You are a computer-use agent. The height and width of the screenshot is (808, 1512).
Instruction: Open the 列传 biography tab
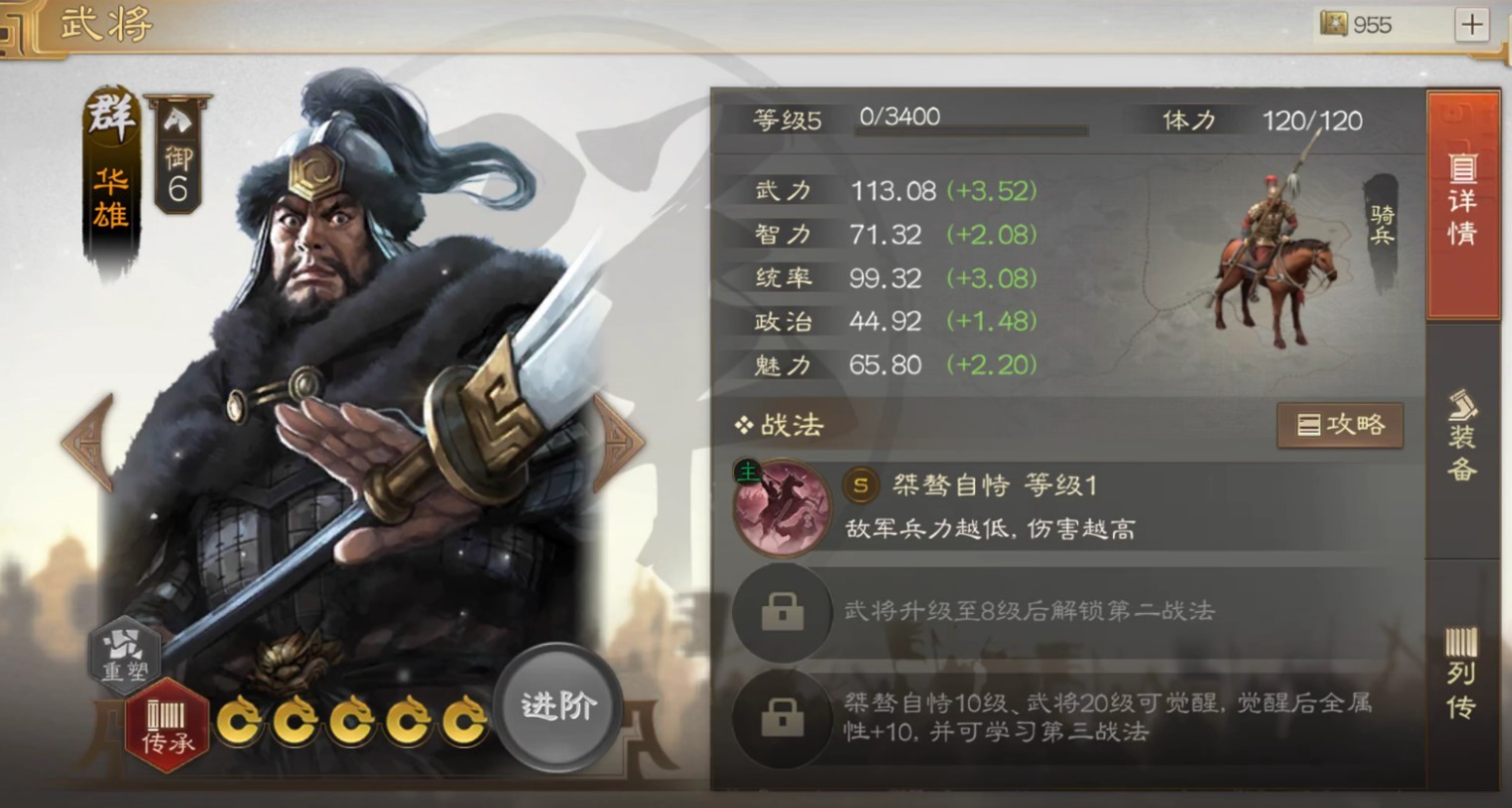[1463, 677]
